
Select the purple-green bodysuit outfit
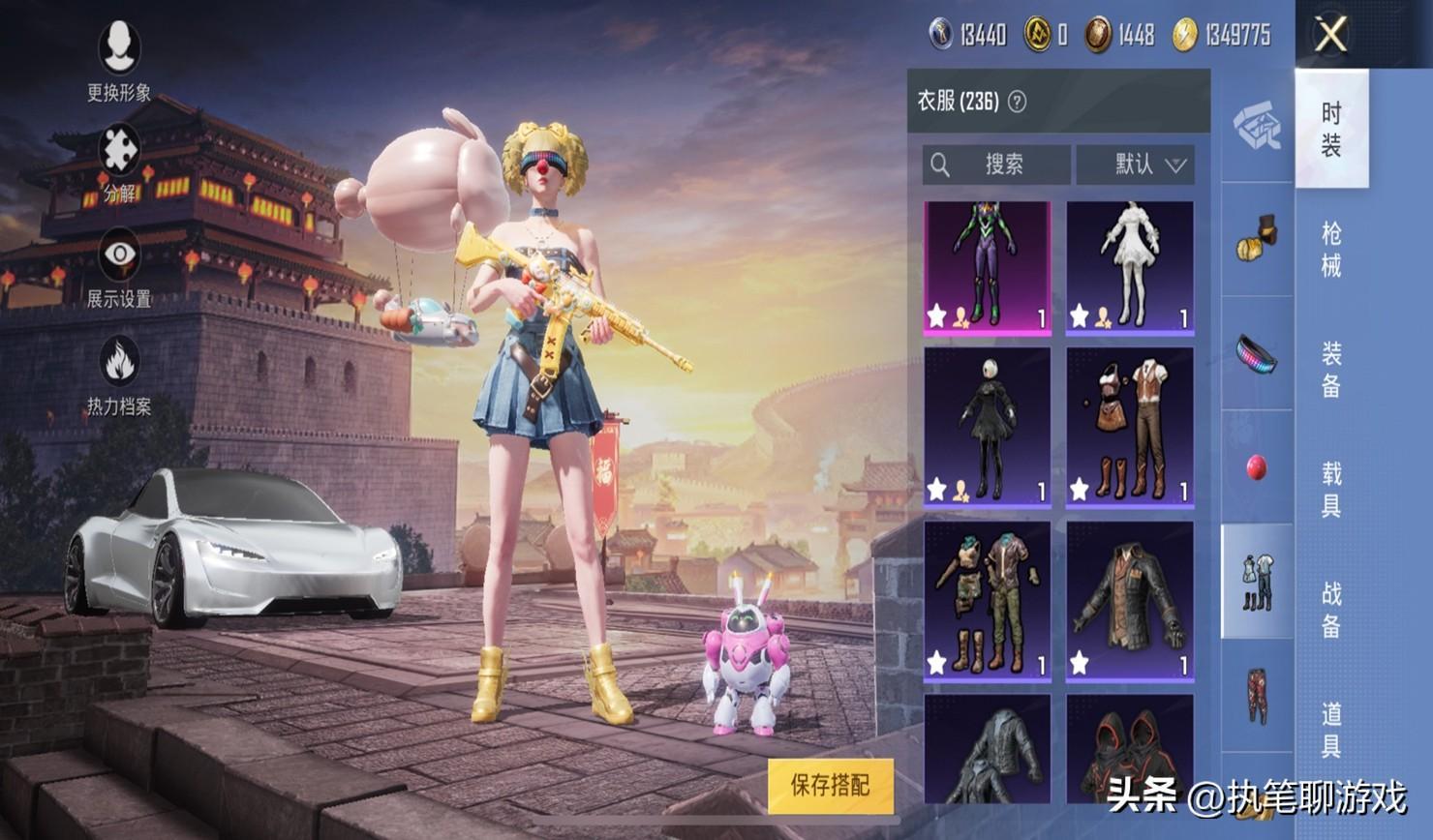[x=987, y=267]
